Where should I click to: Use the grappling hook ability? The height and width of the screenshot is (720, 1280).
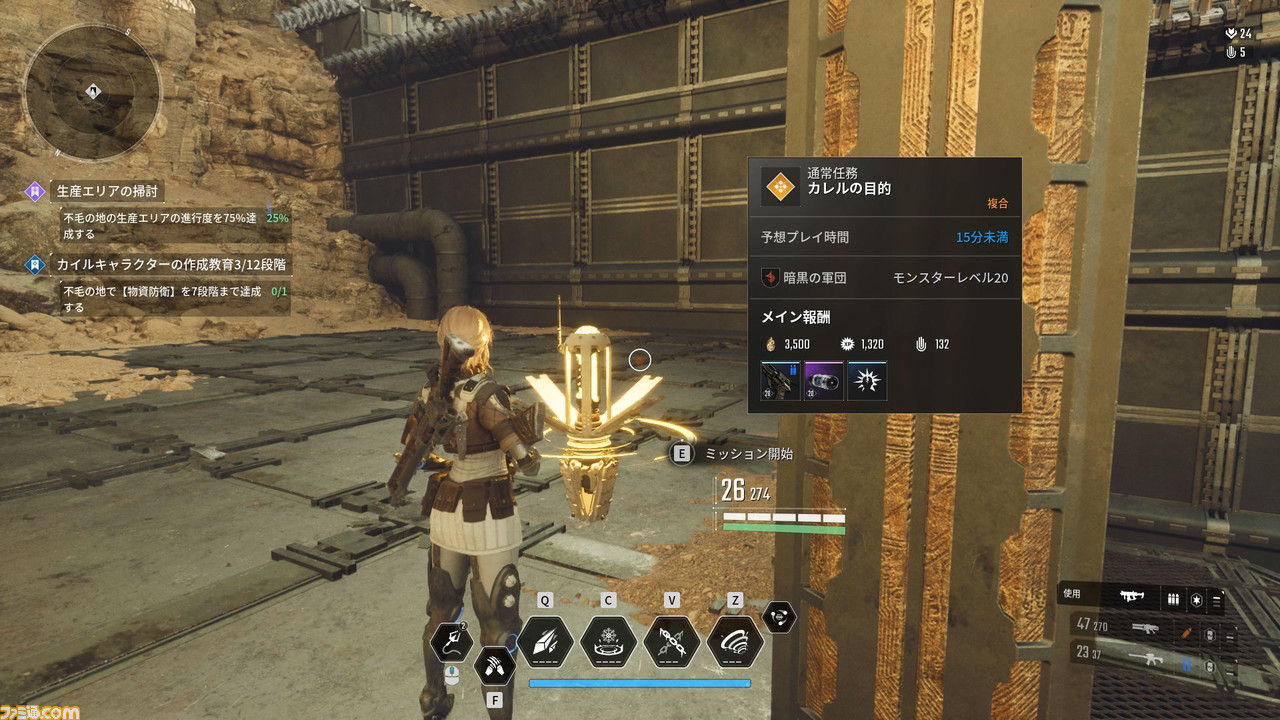(x=451, y=642)
